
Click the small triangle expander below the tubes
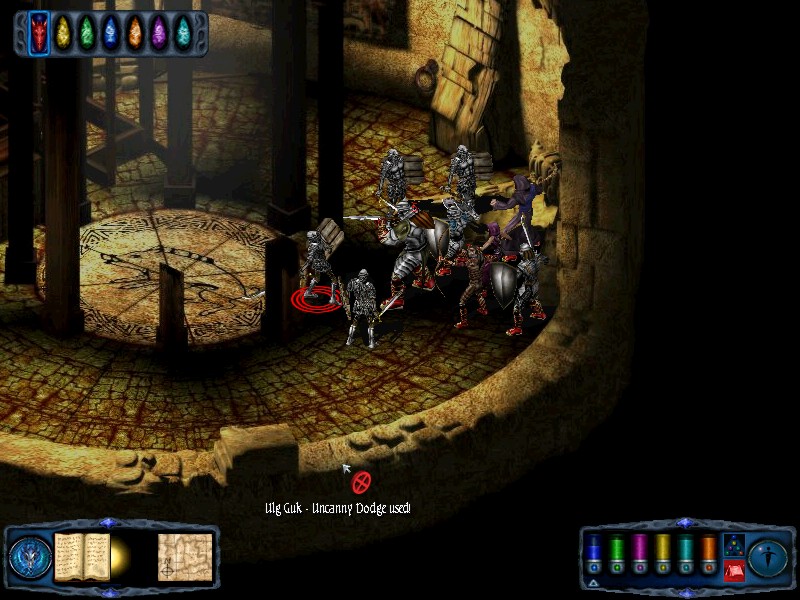592,582
